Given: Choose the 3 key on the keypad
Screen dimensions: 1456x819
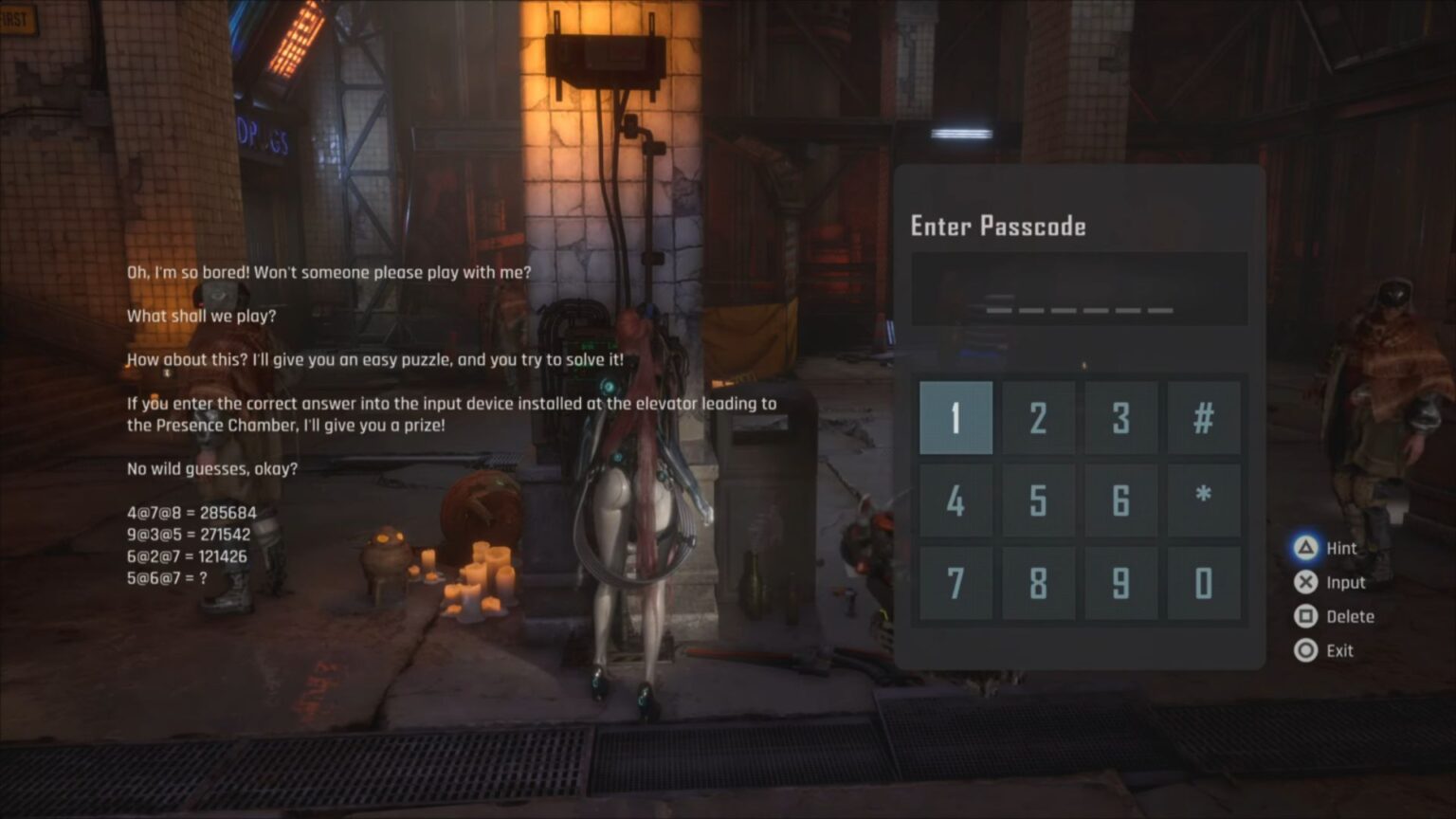Looking at the screenshot, I should tap(1120, 418).
